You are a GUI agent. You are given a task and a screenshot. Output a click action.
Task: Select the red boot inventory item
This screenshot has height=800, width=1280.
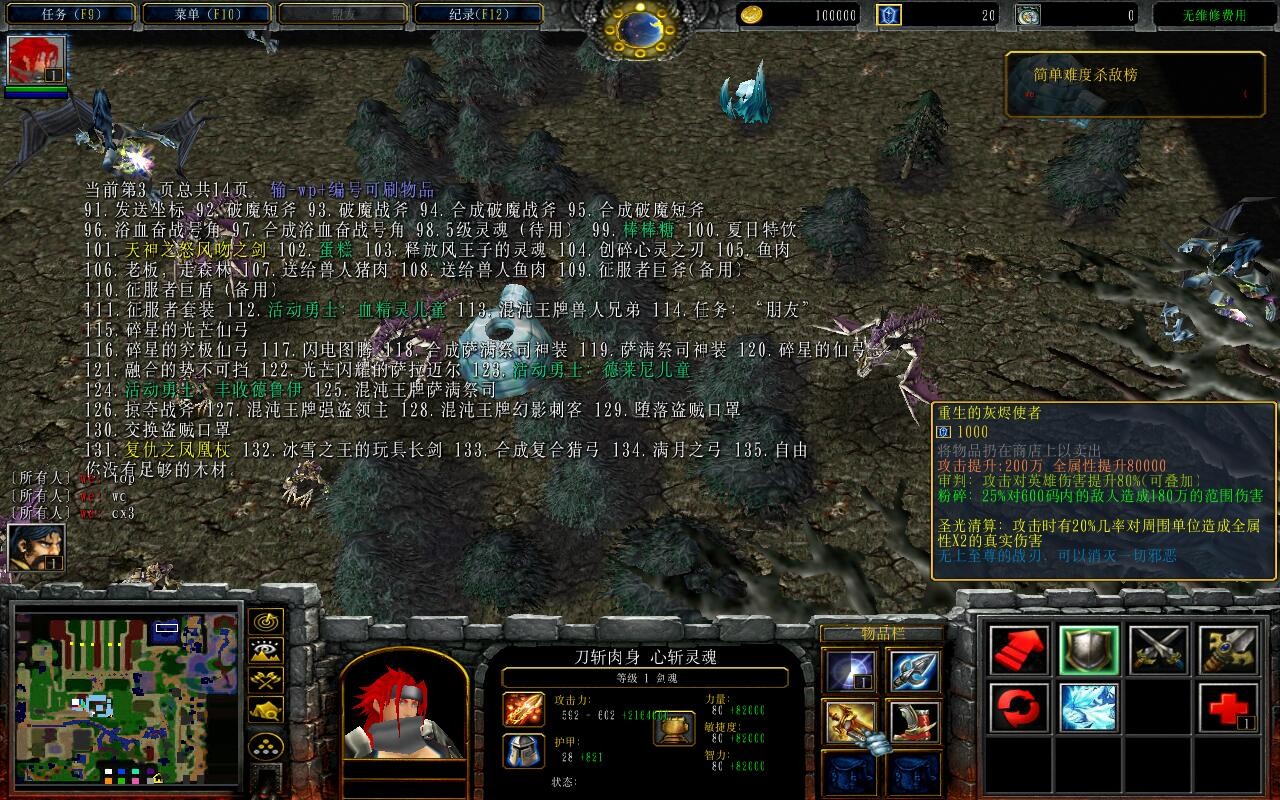914,721
